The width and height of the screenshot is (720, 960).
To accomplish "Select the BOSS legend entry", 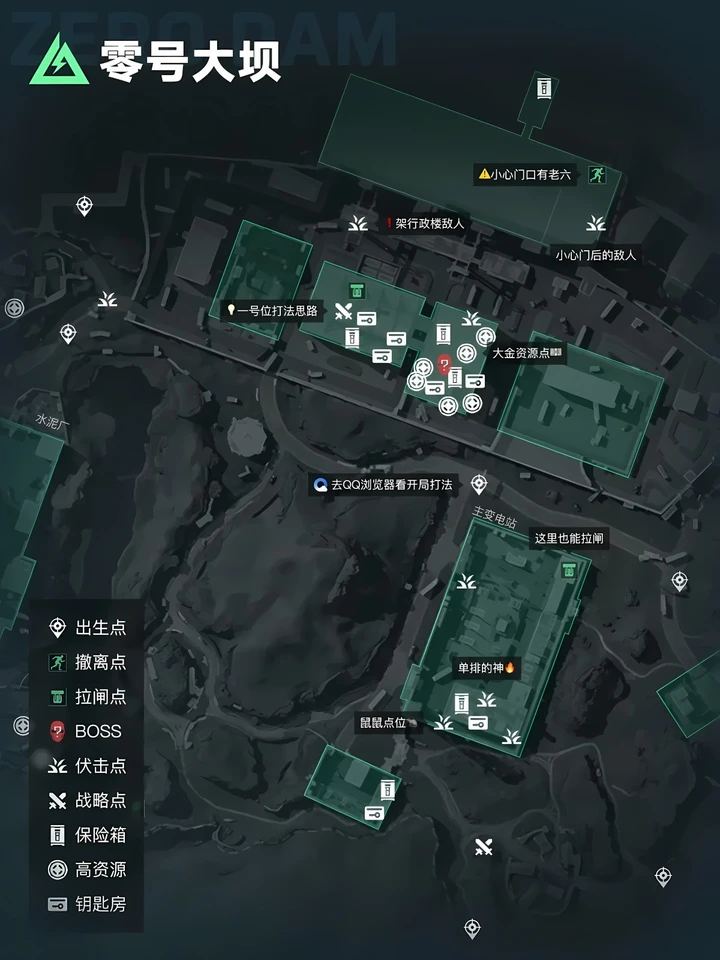I will [88, 731].
